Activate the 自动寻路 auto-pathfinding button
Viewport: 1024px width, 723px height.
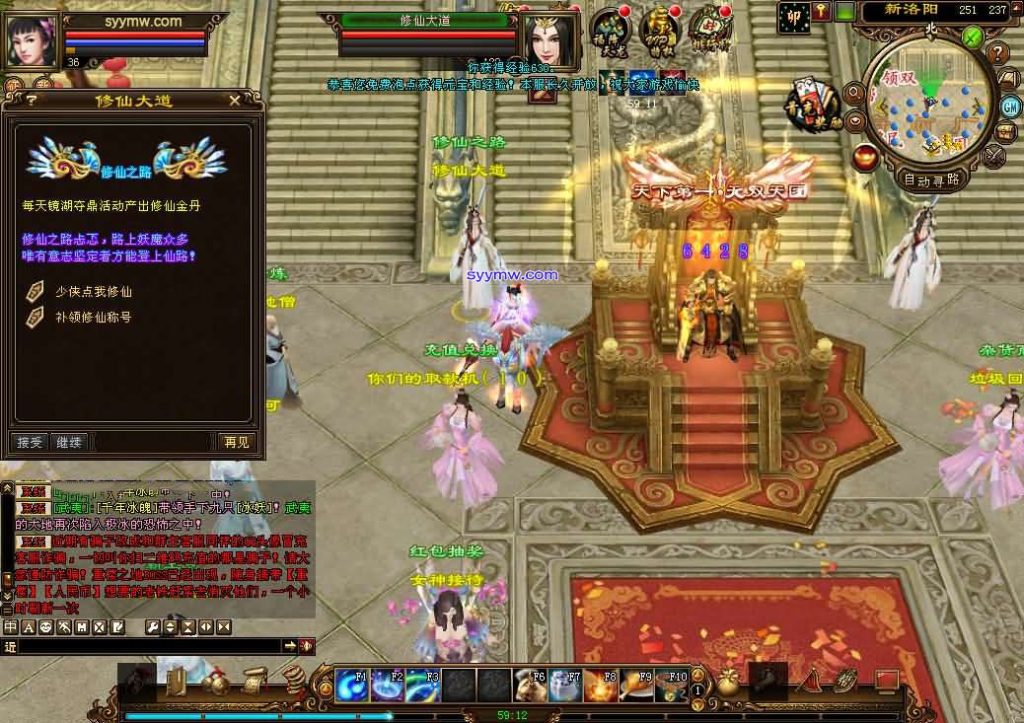pos(931,180)
